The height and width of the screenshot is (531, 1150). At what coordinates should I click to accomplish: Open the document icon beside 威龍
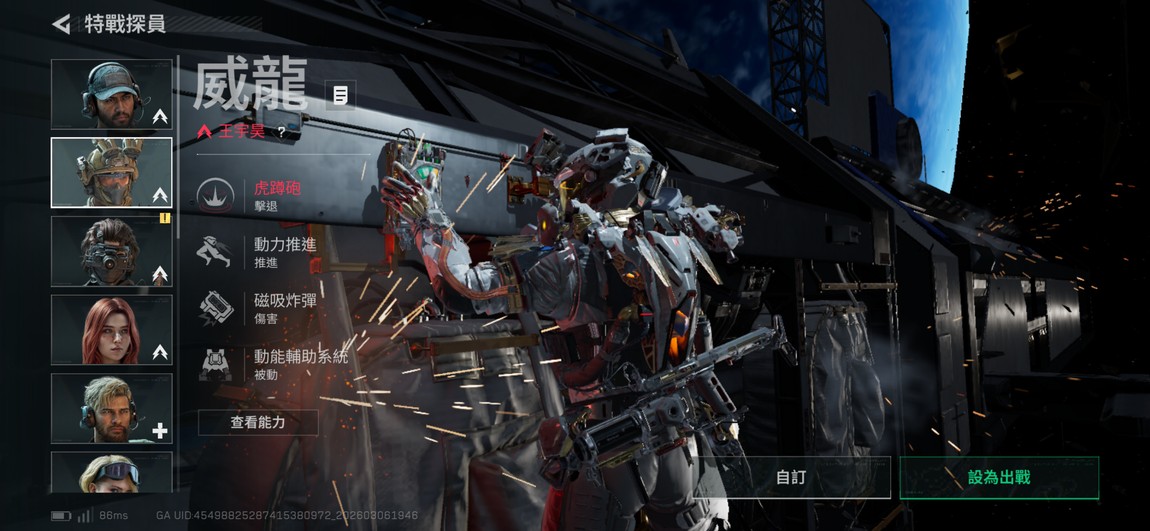[x=341, y=96]
